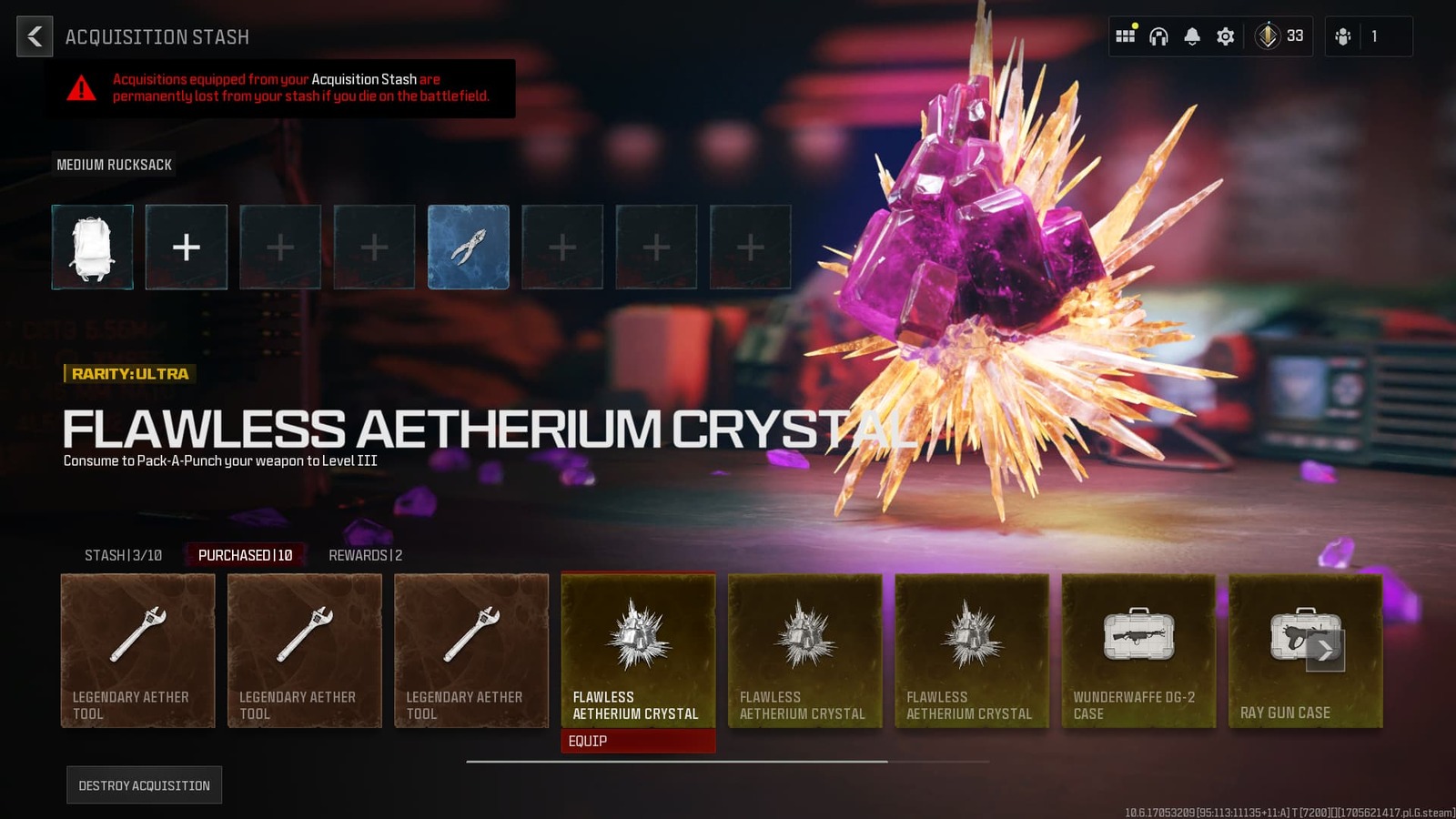Viewport: 1456px width, 819px height.
Task: Click the player rank emblem
Action: (x=1267, y=36)
